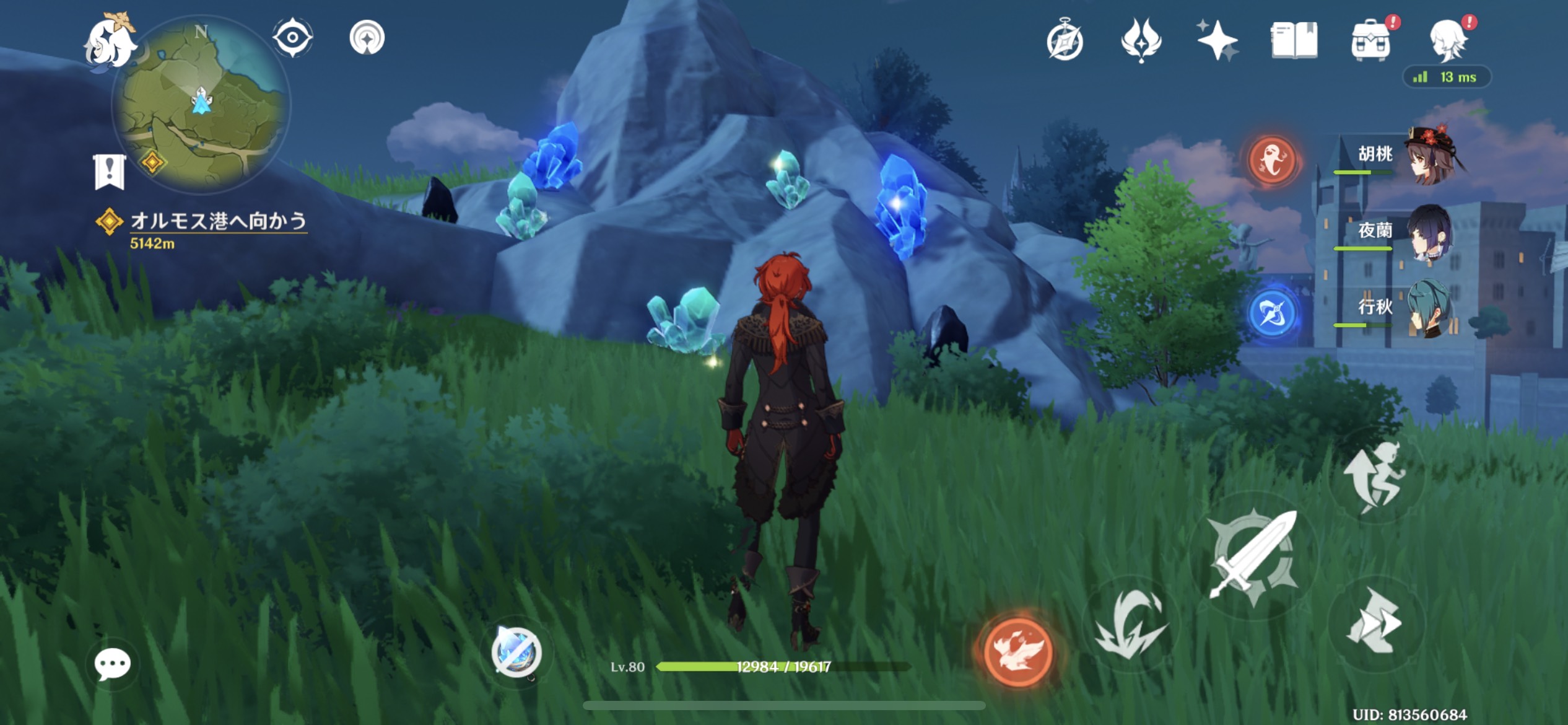
Task: Open the chat speech bubble
Action: (x=112, y=664)
